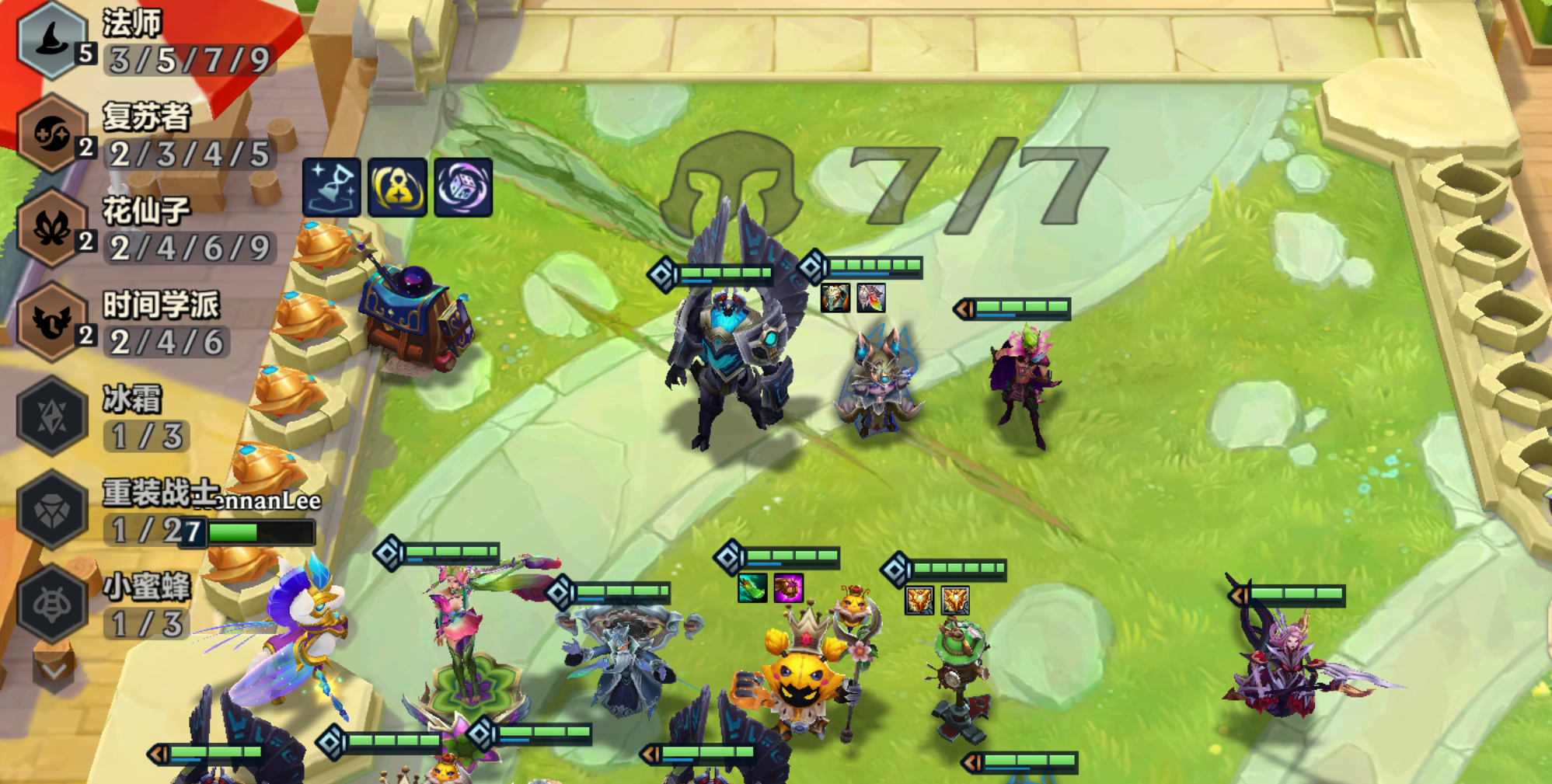Expand the trait list with the down arrow
Screen dimensions: 1552x784
[53, 668]
